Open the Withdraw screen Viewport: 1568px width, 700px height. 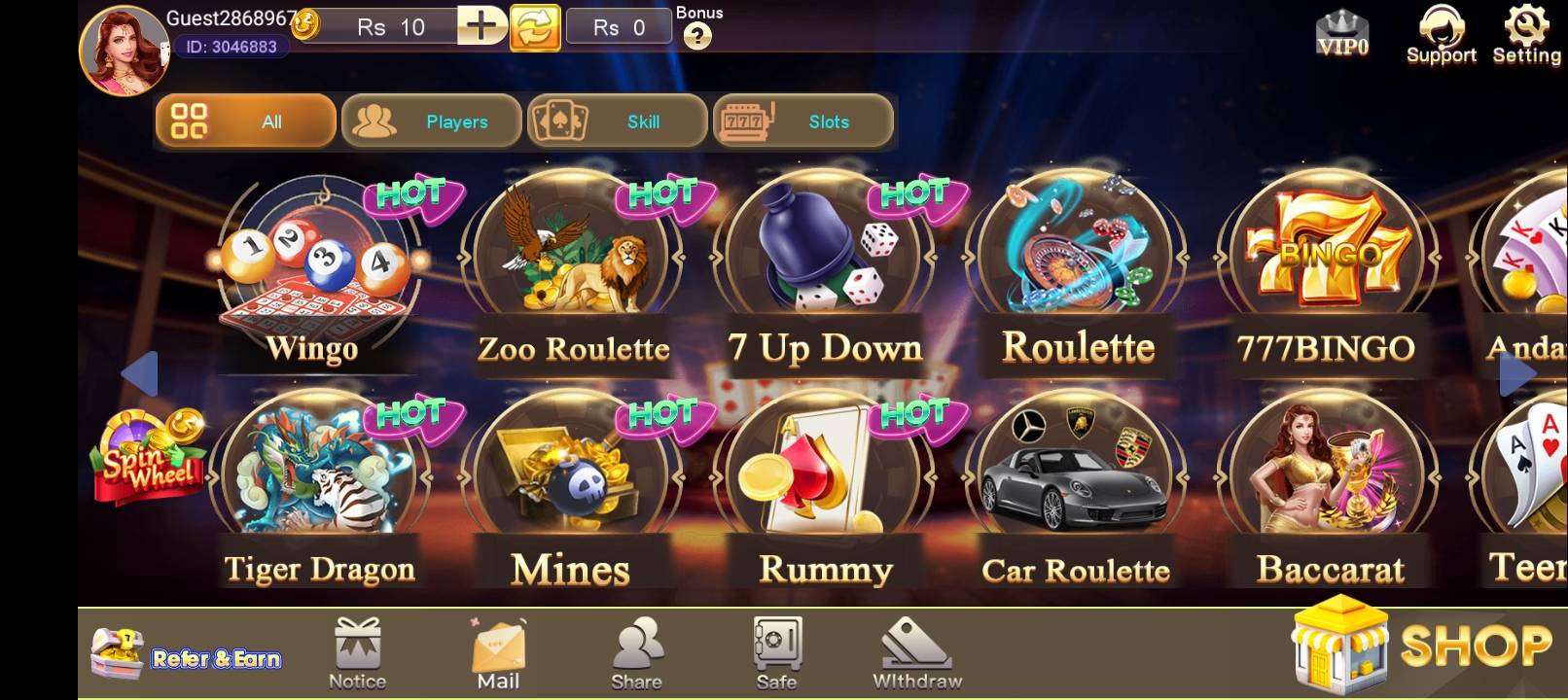click(x=914, y=647)
